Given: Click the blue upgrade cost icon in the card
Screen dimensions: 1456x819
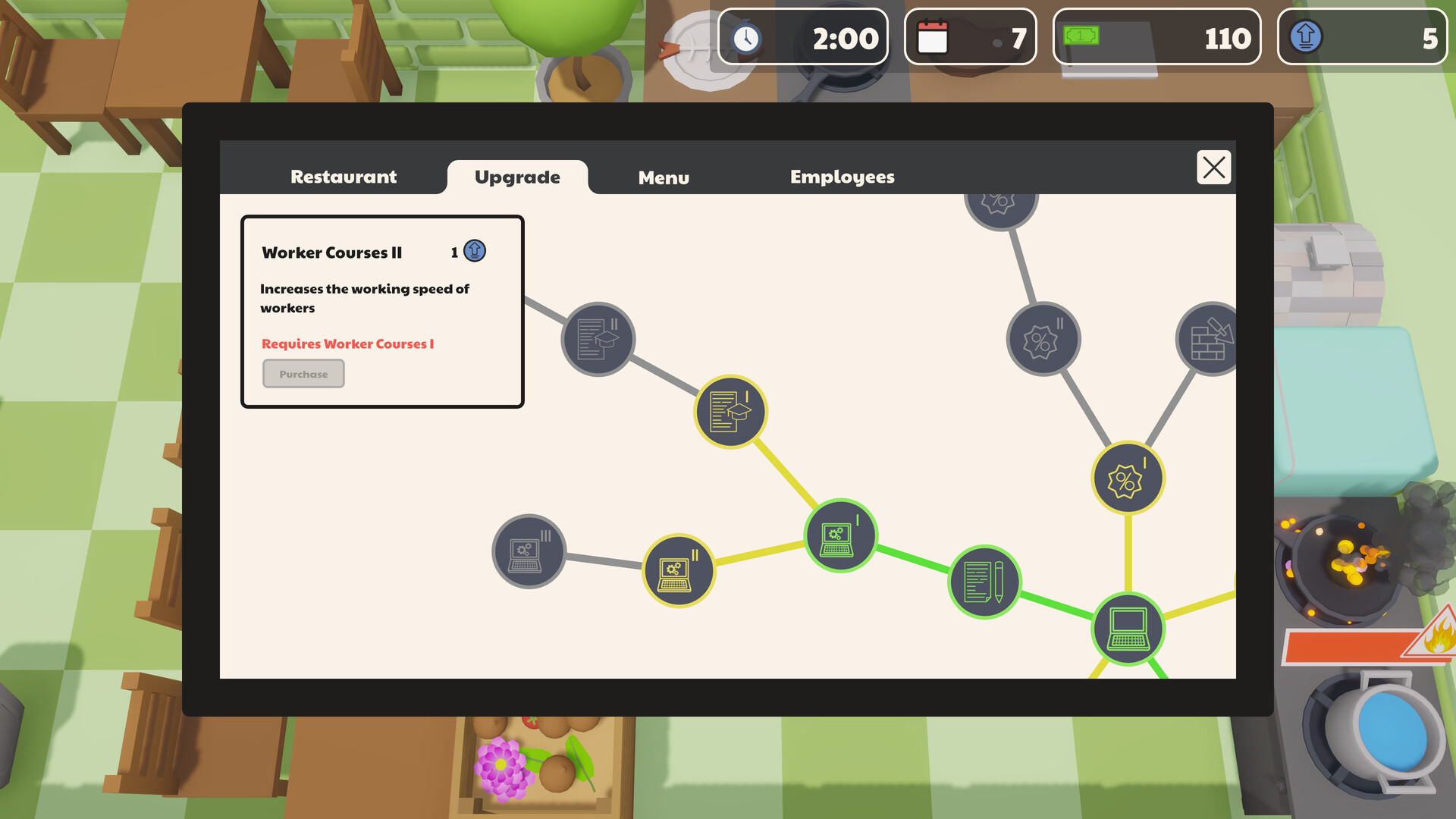Looking at the screenshot, I should click(474, 250).
